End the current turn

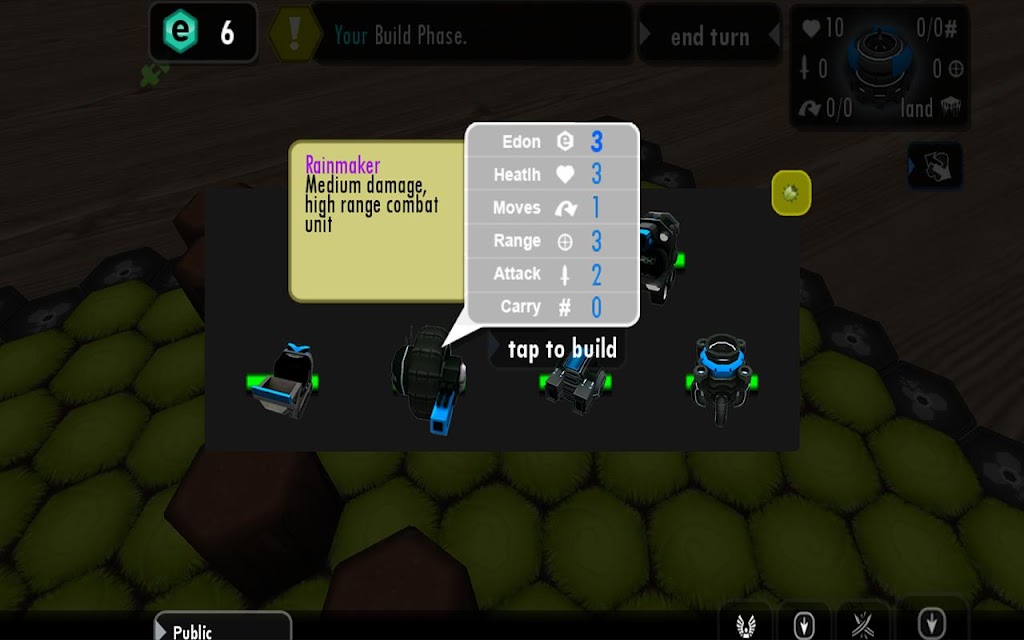[x=709, y=37]
